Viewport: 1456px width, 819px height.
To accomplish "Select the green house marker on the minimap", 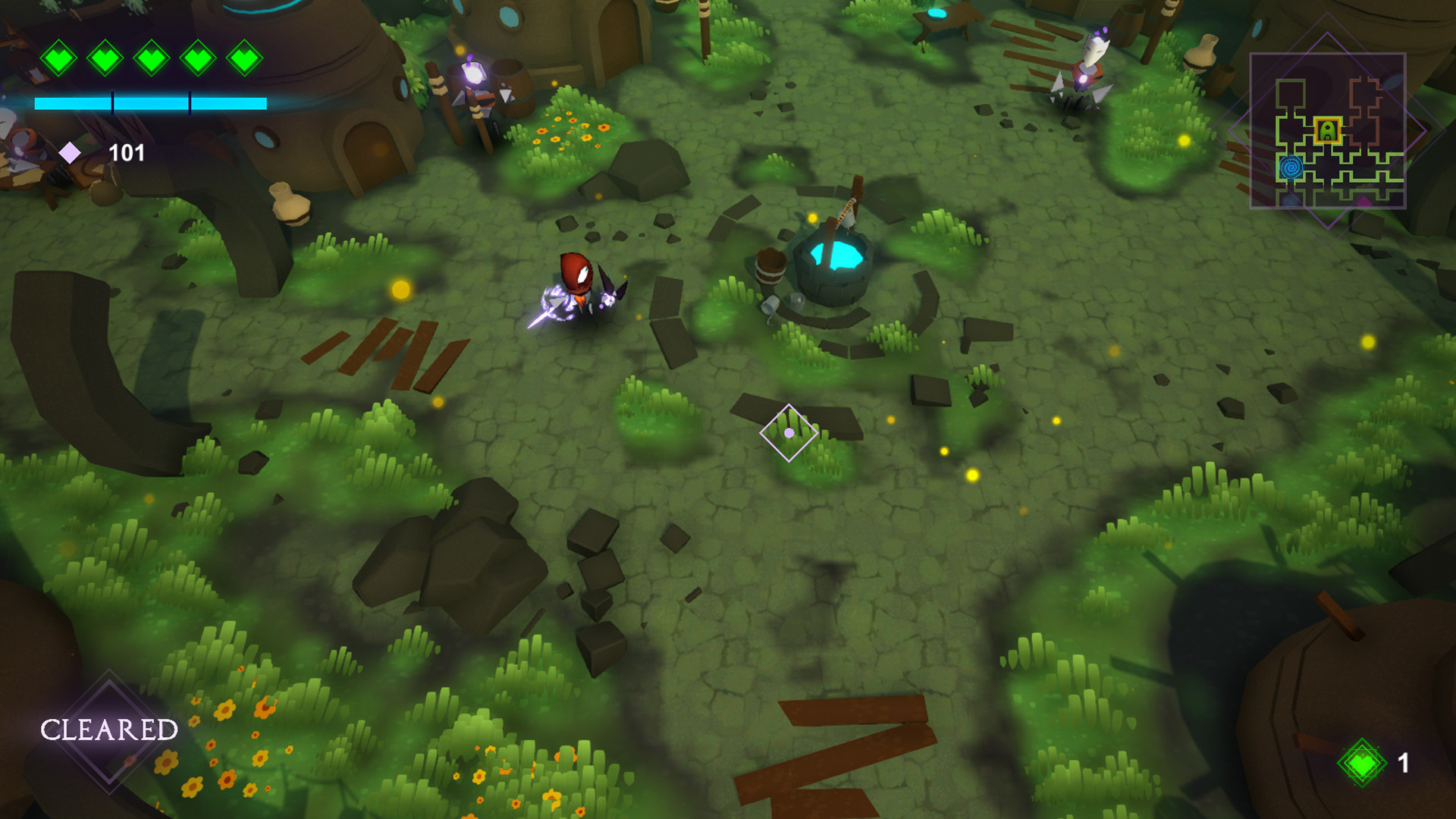I will pos(1327,130).
